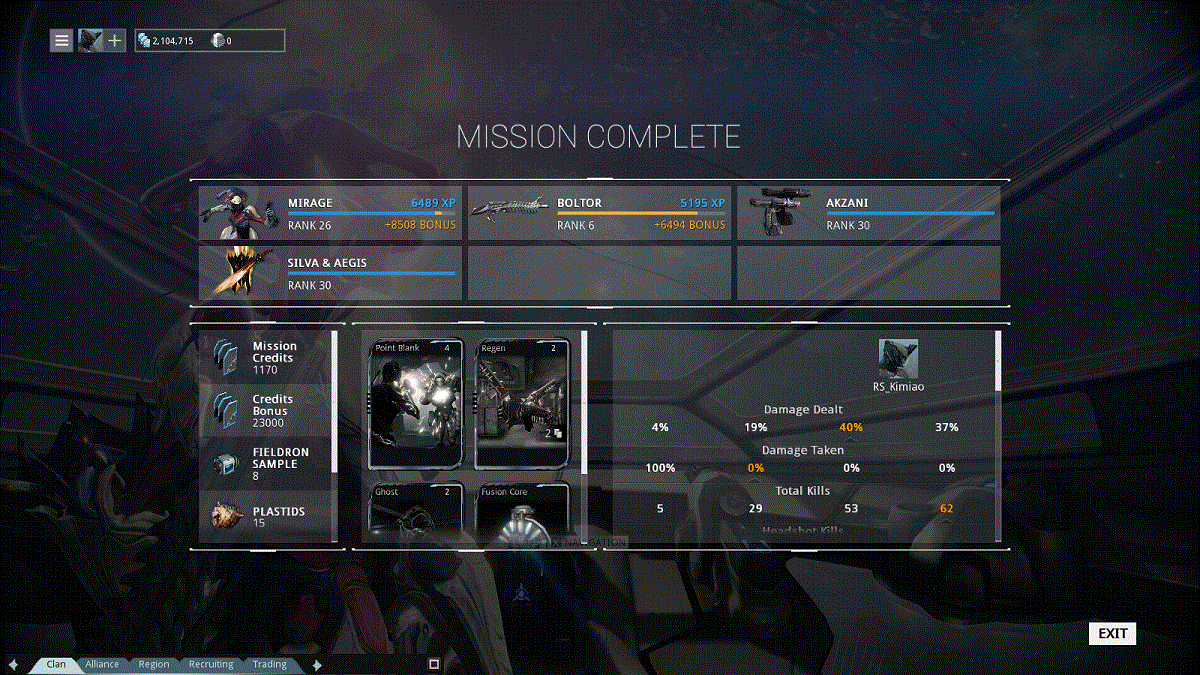Click the Akzani weapon panel
Screen dimensions: 1200x675
point(868,213)
